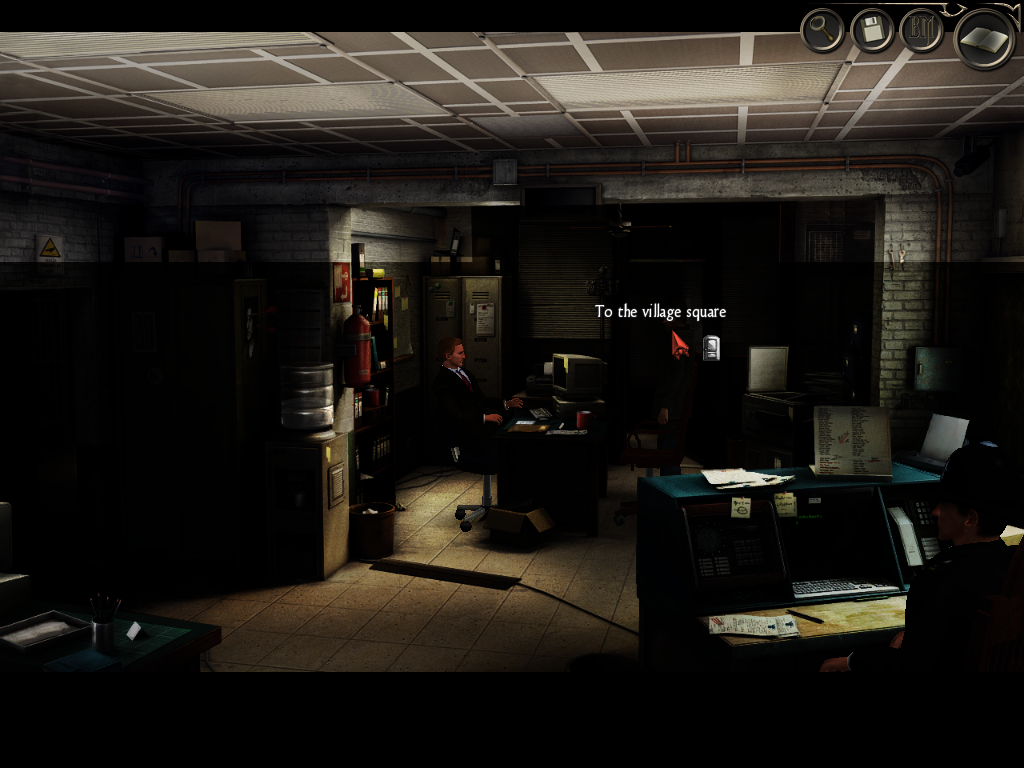1024x768 pixels.
Task: Select the BM emblem button
Action: pyautogui.click(x=922, y=31)
